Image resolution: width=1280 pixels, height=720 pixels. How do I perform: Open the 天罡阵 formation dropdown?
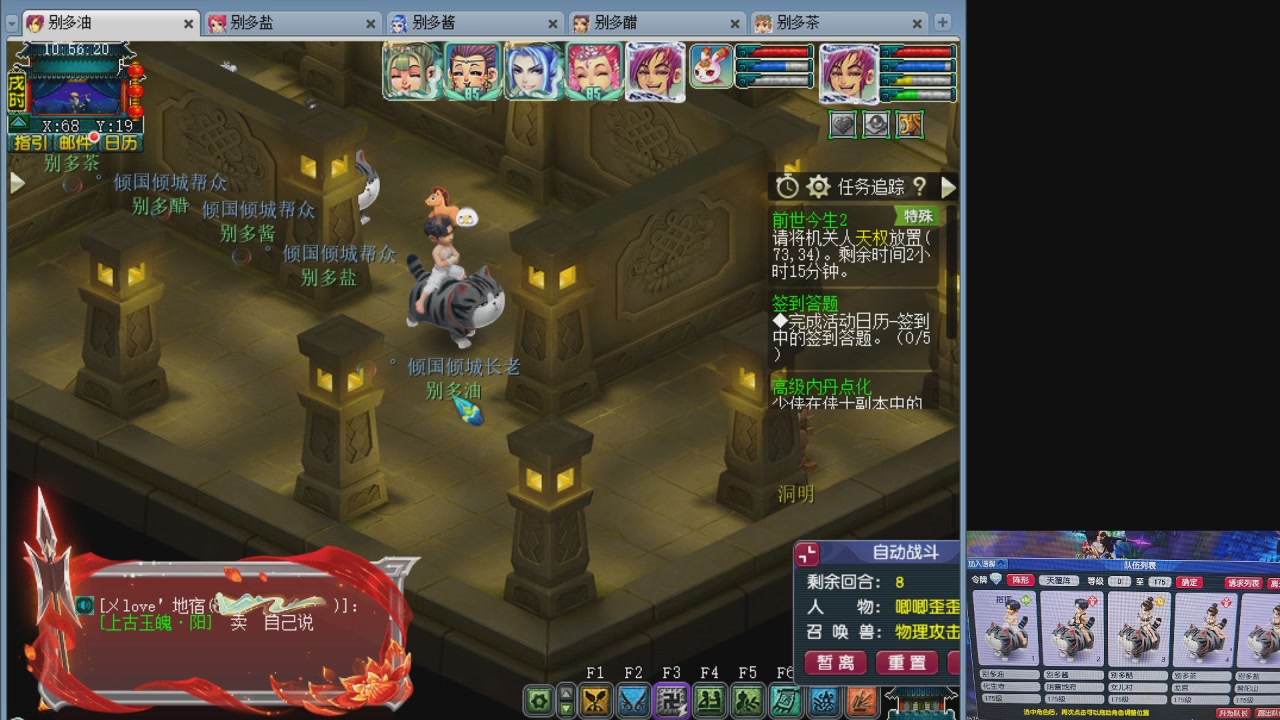pyautogui.click(x=1059, y=581)
